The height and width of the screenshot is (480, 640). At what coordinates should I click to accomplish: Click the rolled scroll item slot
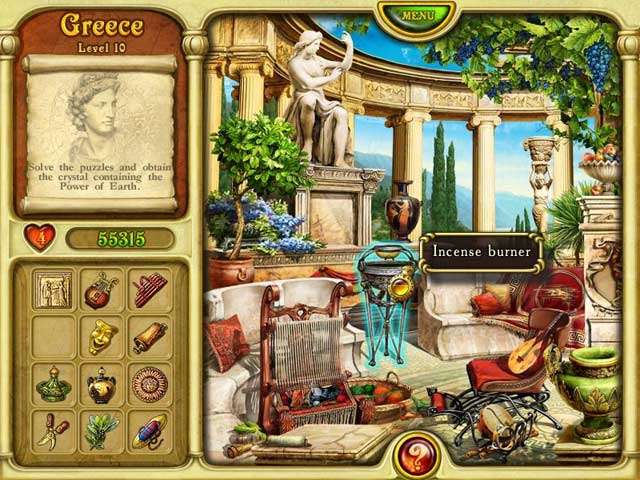coord(150,337)
